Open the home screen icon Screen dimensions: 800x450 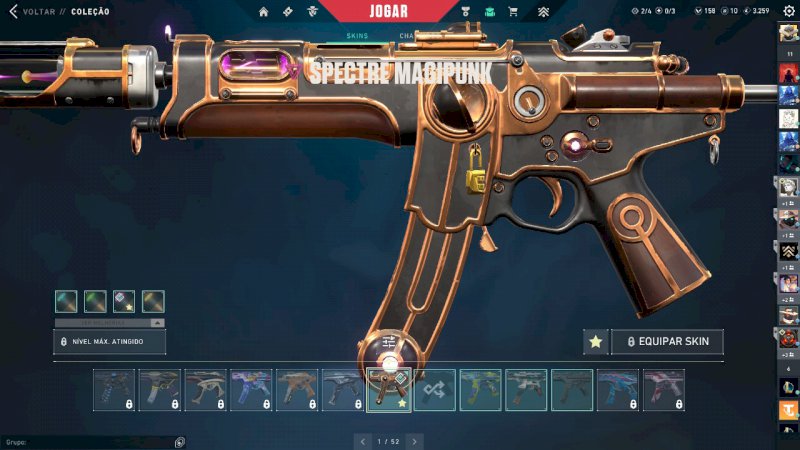point(264,11)
